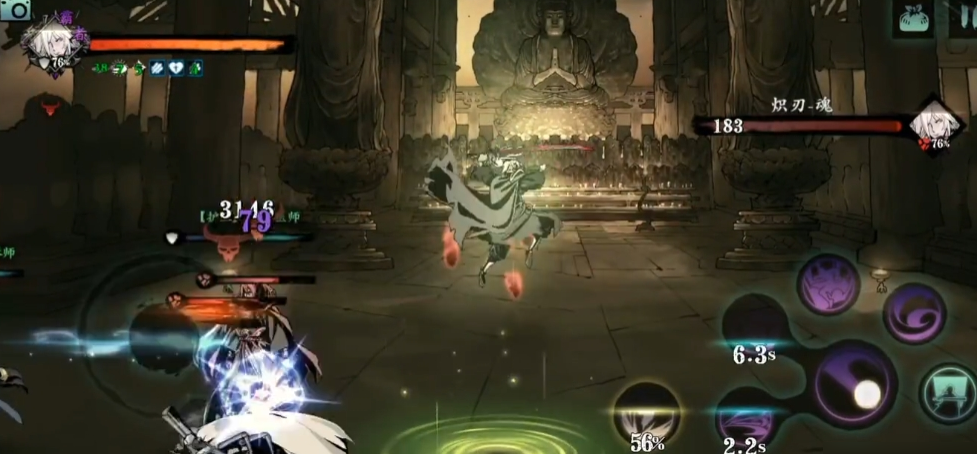Select the enemy portrait beside the boss bar

tap(936, 124)
